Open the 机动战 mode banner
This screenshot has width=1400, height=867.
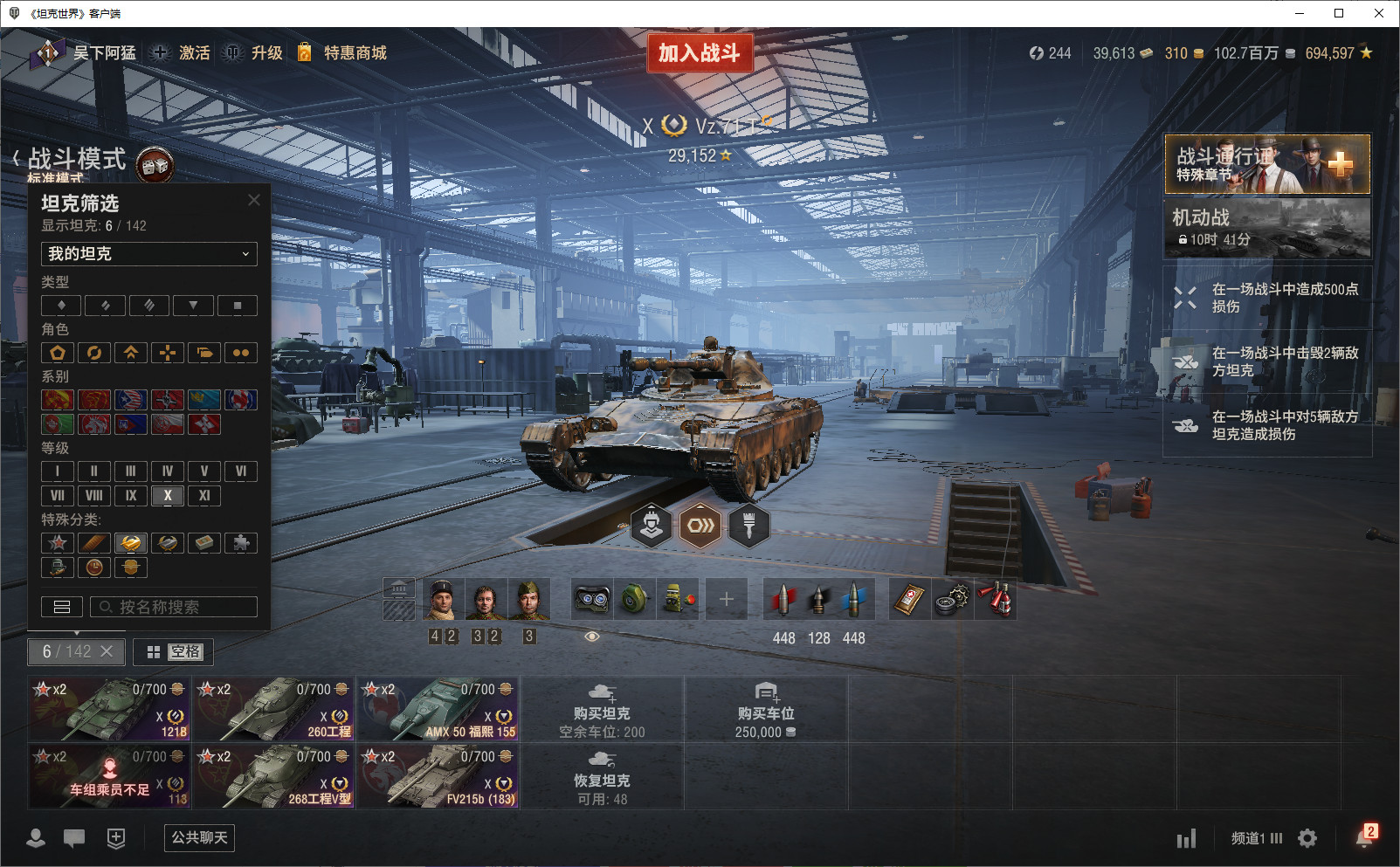click(x=1266, y=228)
